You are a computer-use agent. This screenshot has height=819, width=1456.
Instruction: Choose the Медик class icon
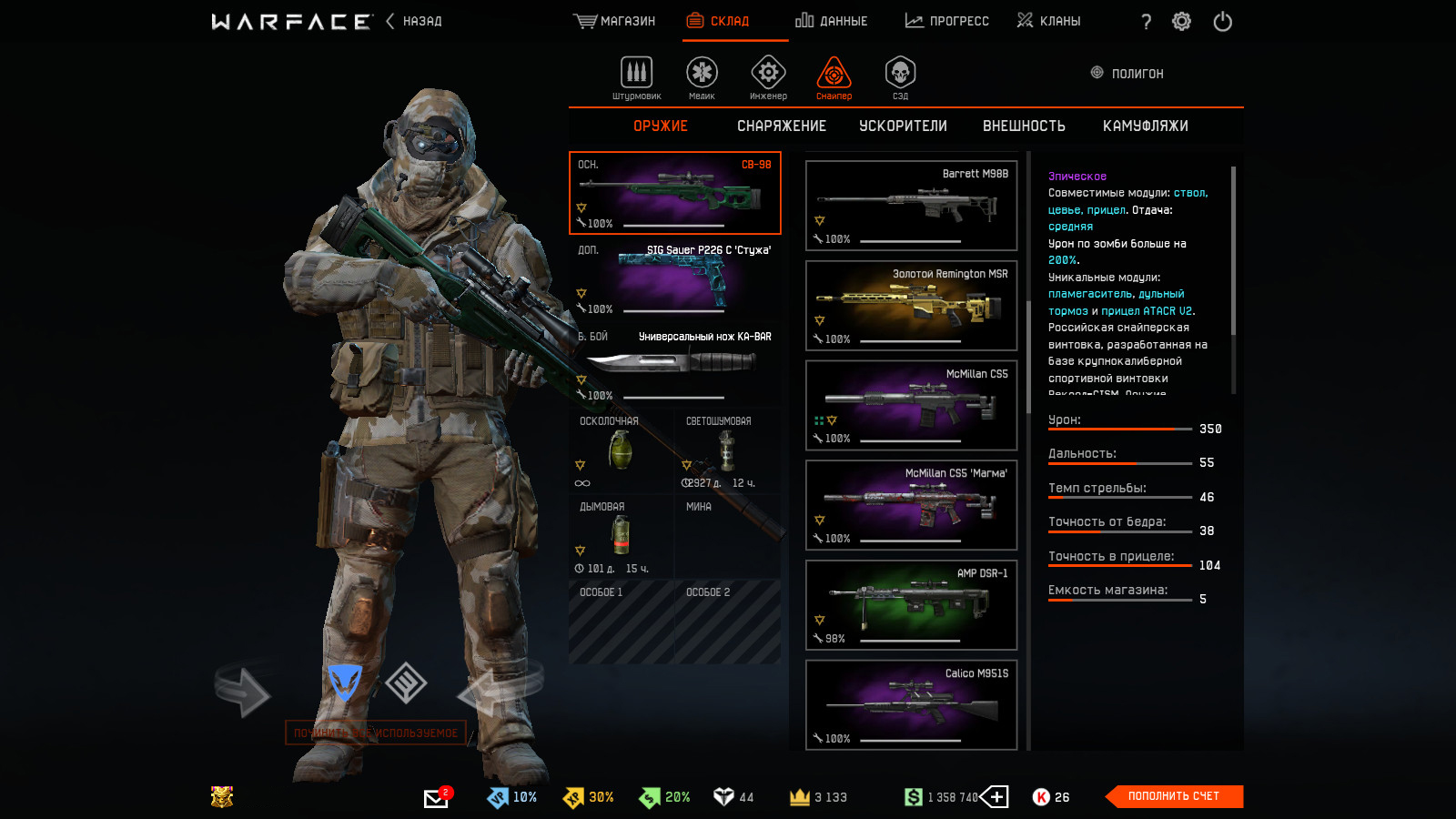(x=702, y=76)
